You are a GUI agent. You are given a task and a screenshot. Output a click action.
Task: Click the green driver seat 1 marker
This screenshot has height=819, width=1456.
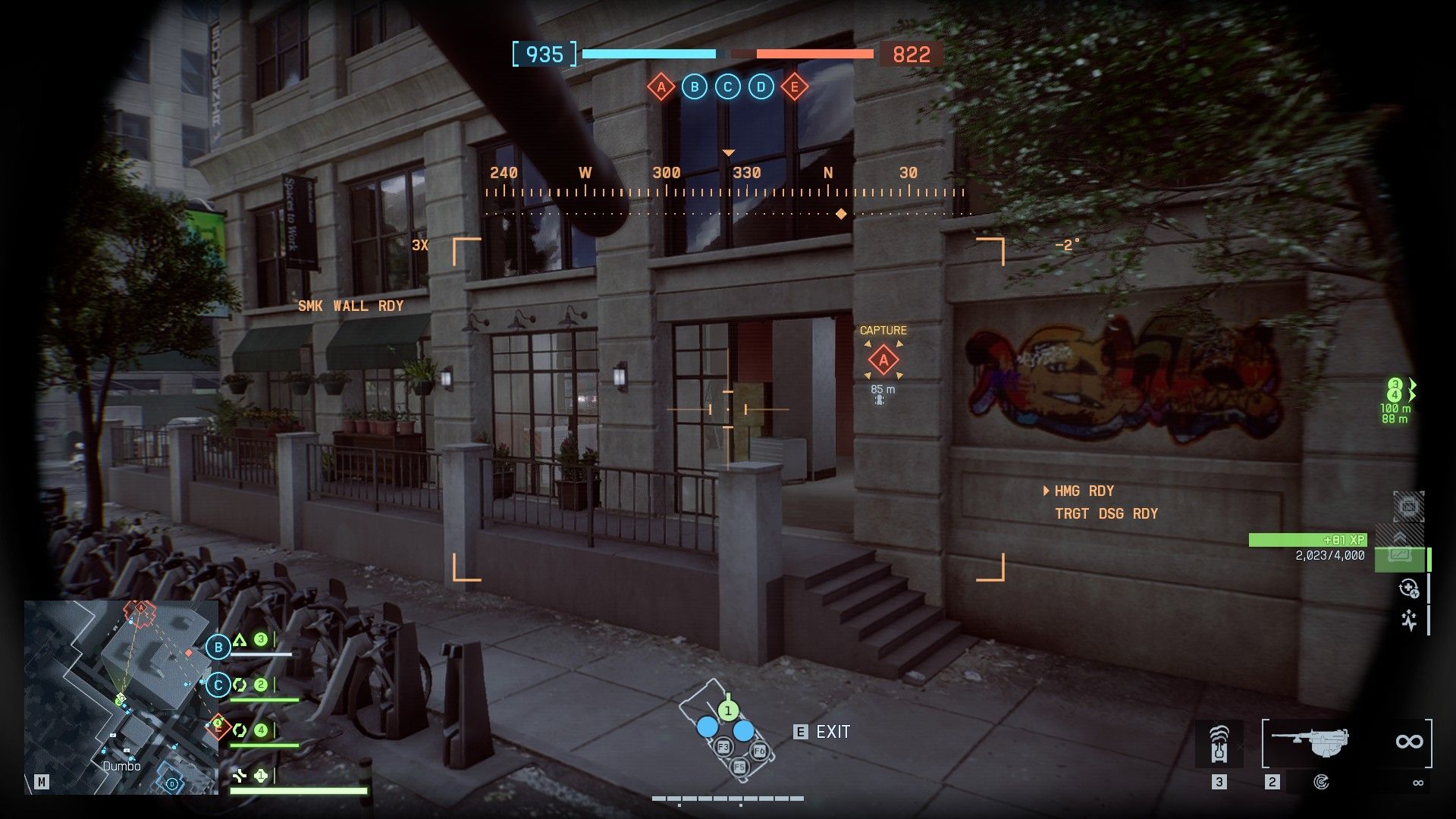point(727,711)
